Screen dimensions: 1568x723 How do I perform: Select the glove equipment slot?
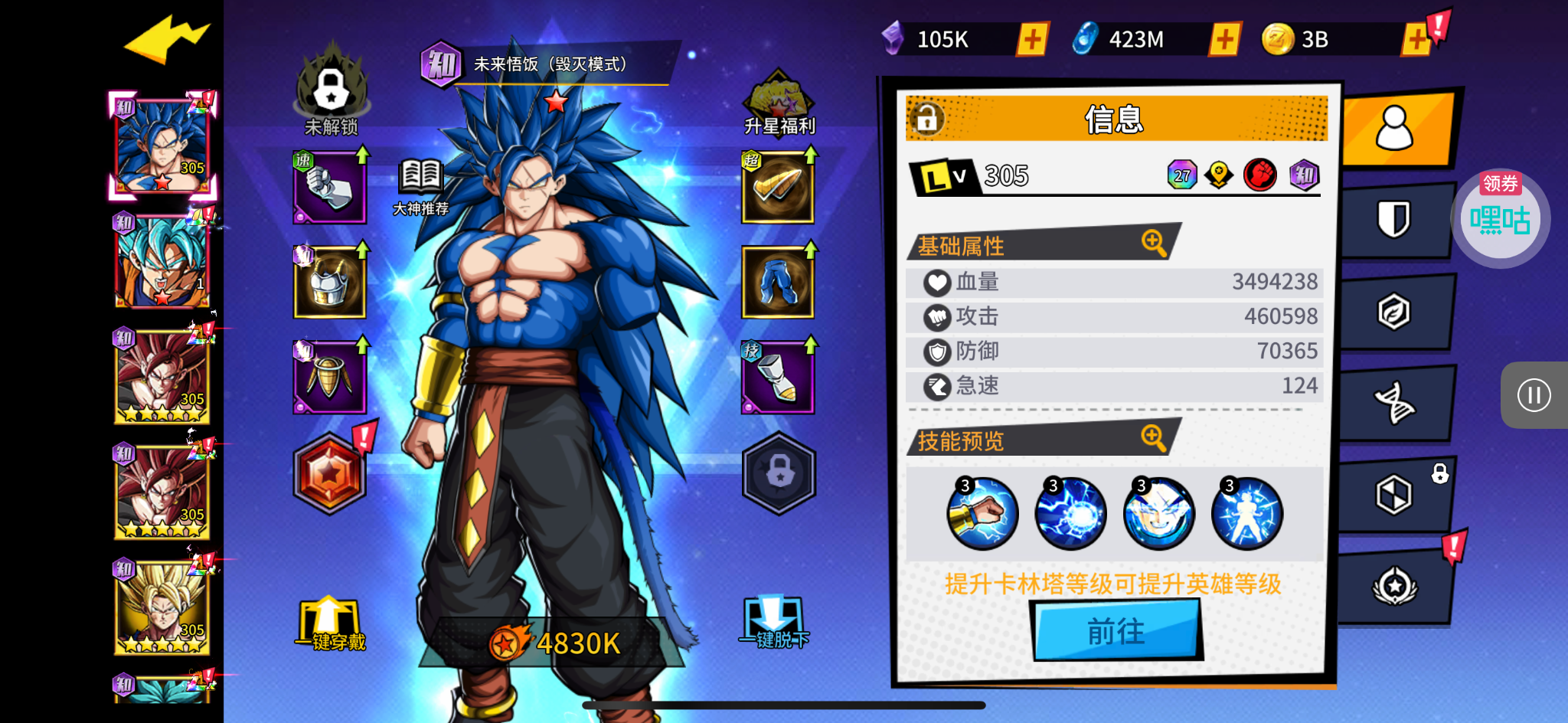coord(329,188)
